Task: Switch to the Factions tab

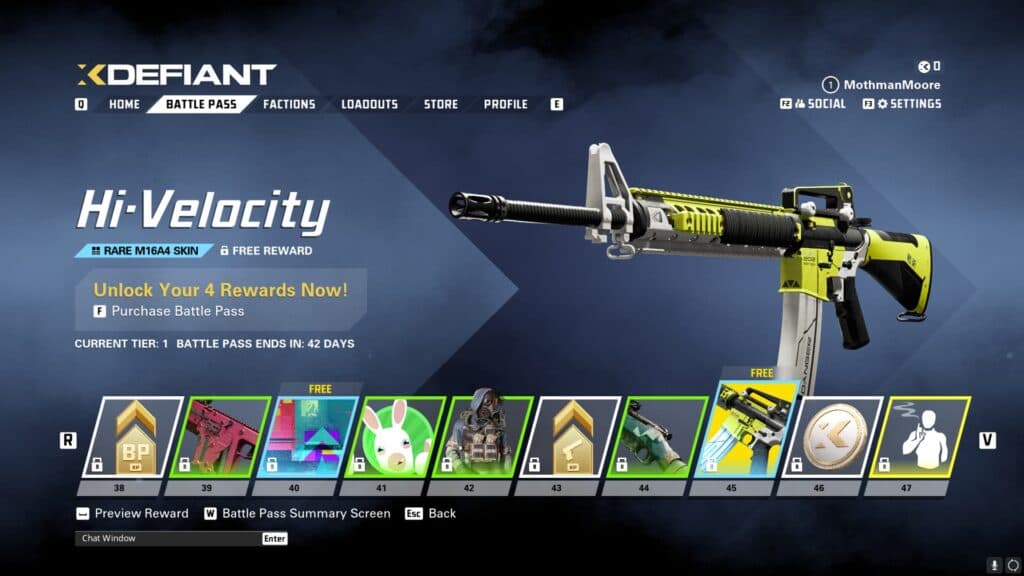Action: point(289,104)
